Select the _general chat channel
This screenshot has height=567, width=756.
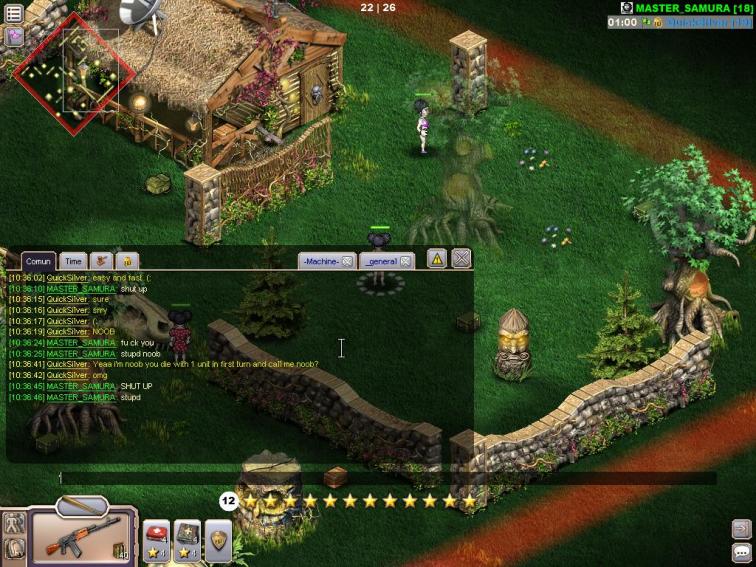(x=380, y=261)
